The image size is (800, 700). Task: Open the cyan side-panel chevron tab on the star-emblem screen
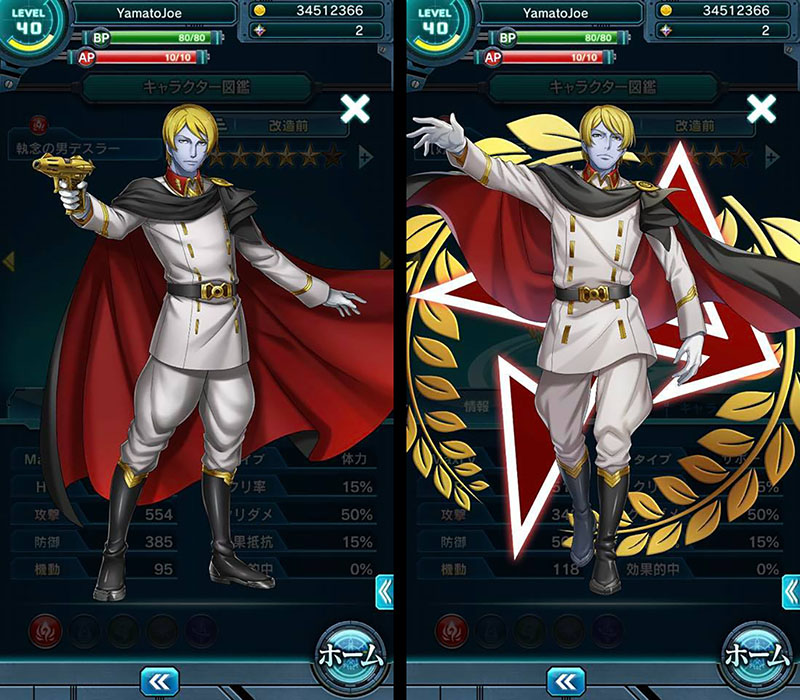tap(792, 591)
